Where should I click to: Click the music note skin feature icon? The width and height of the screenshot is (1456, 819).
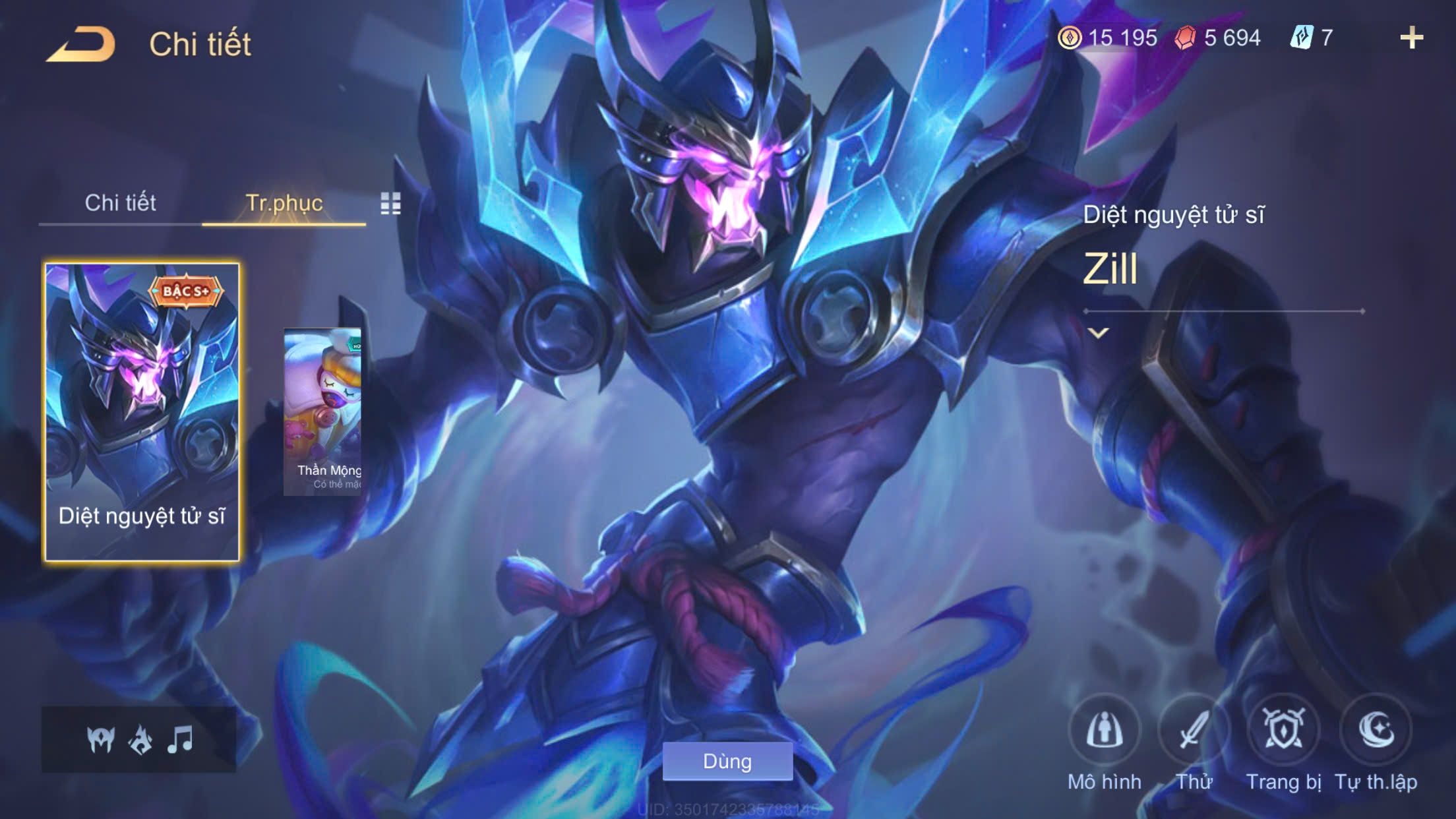[x=179, y=739]
